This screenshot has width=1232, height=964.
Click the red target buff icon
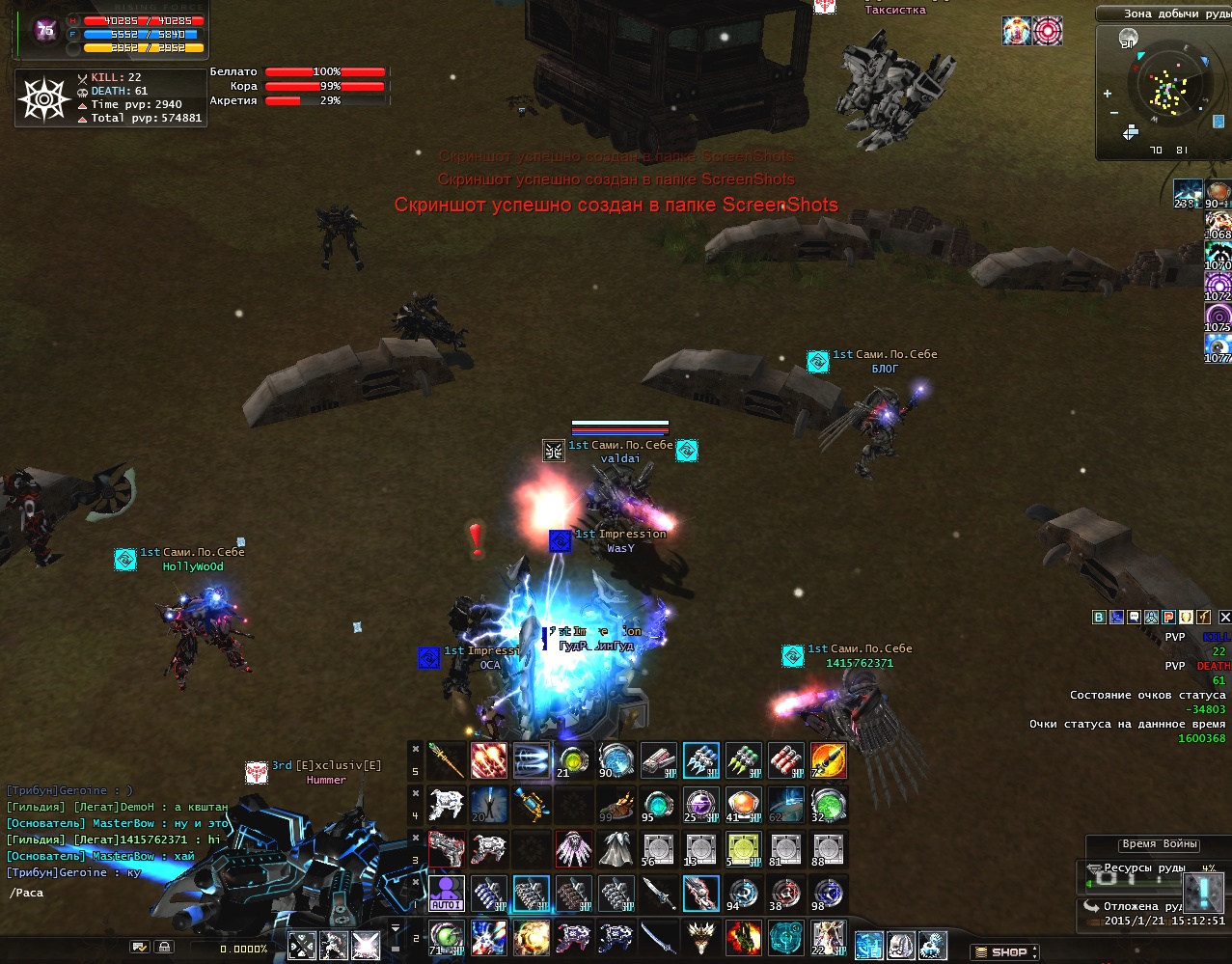(x=1048, y=31)
